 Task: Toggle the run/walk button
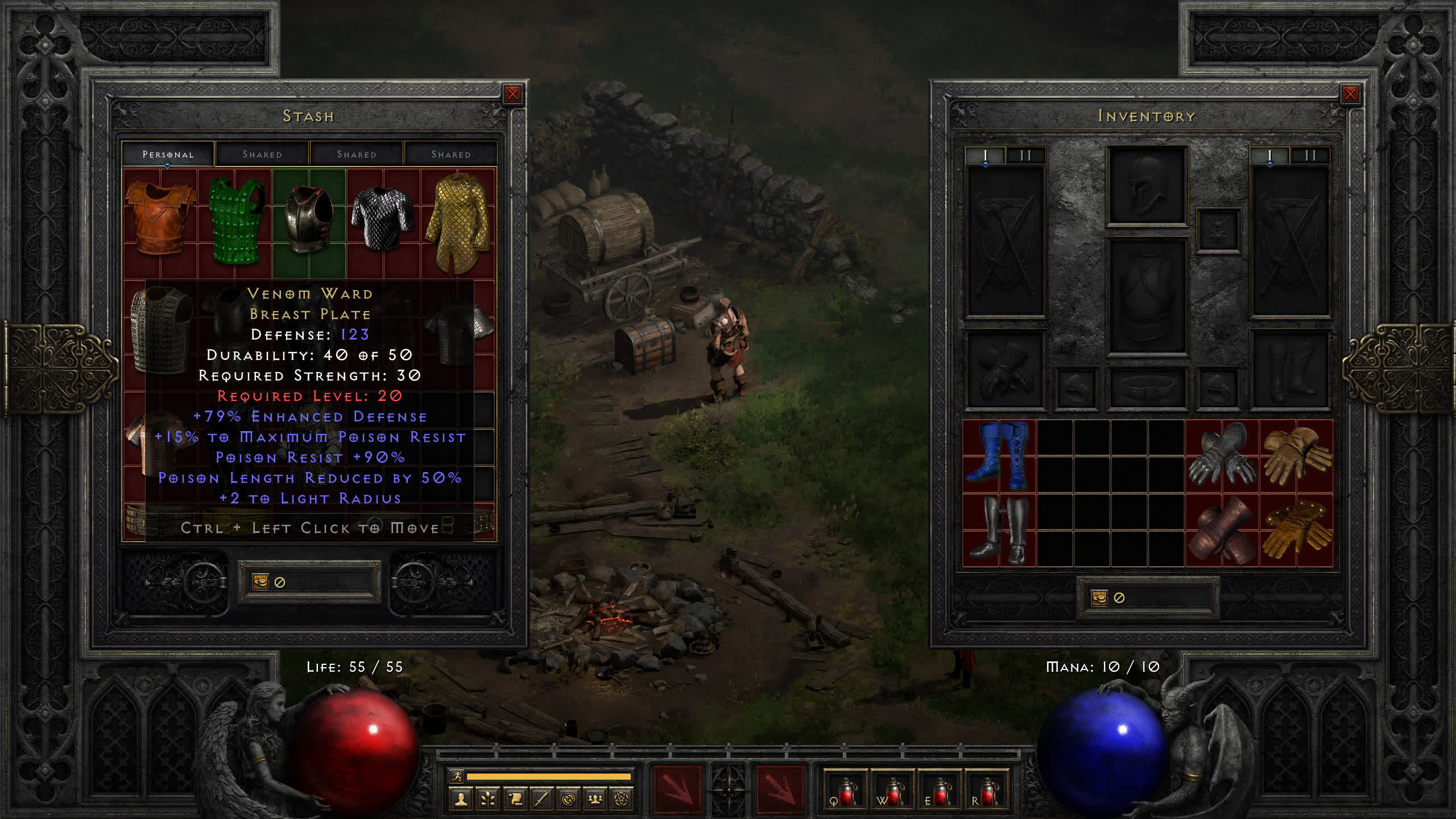(x=457, y=776)
